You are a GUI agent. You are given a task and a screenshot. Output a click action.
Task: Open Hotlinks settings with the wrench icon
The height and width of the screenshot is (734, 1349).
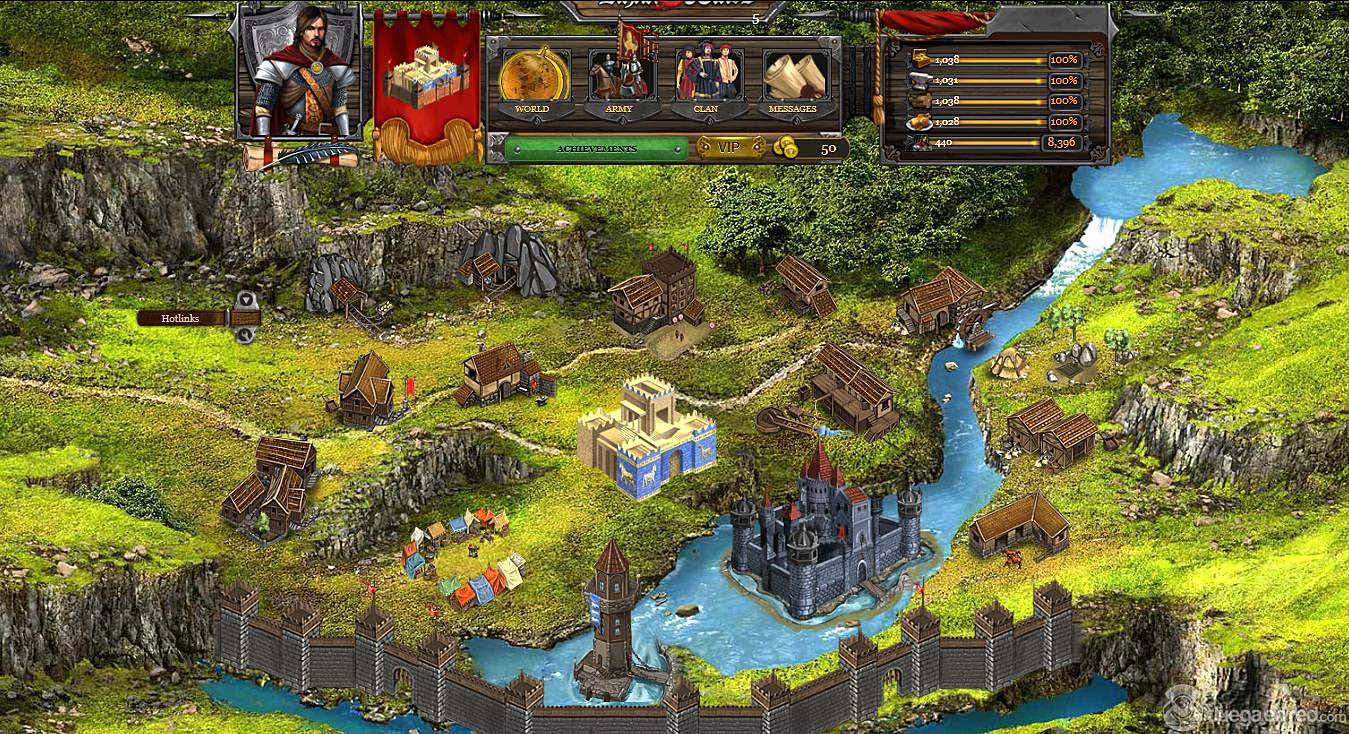[x=246, y=336]
